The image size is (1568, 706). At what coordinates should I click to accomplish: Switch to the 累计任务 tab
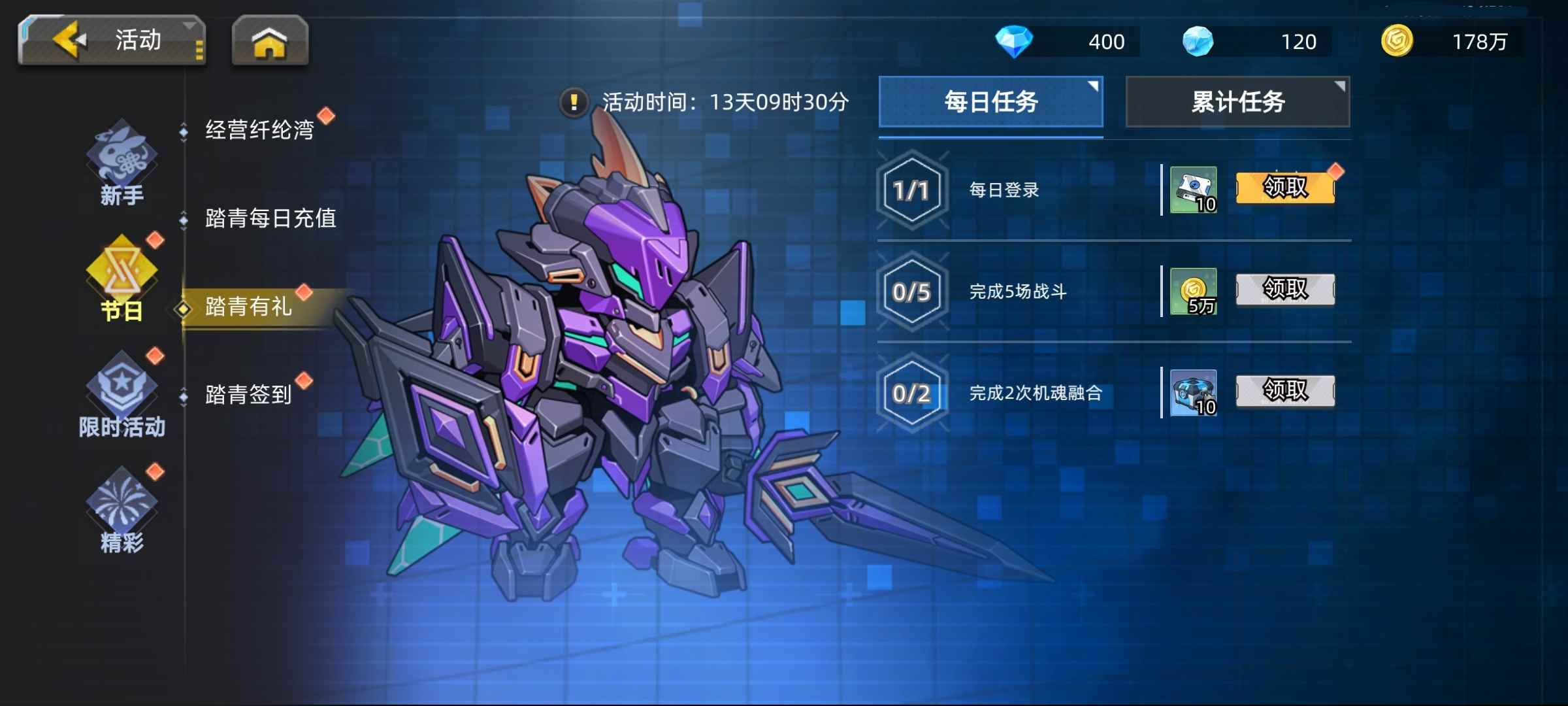point(1237,101)
